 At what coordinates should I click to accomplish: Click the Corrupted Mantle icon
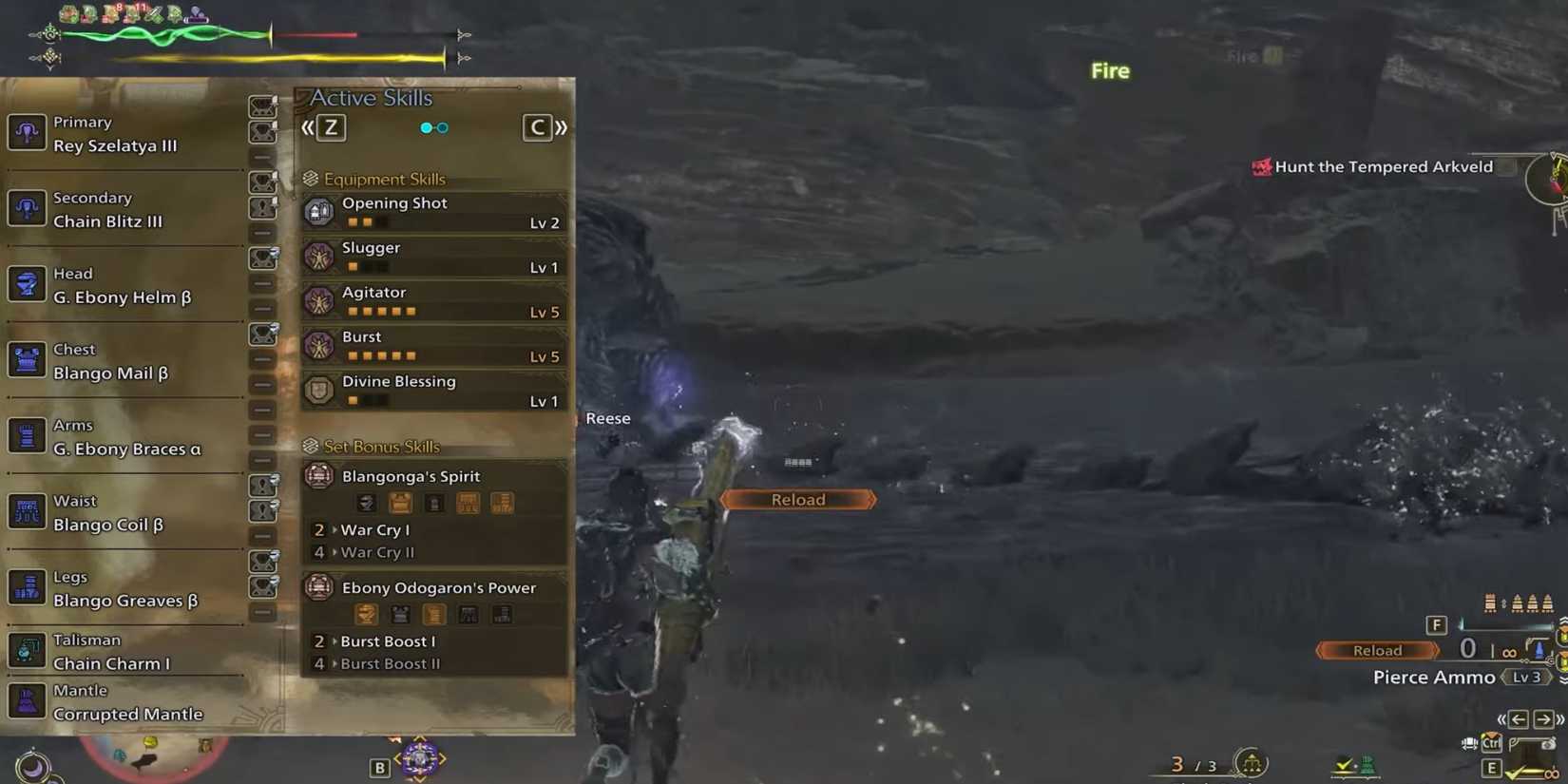(x=27, y=700)
